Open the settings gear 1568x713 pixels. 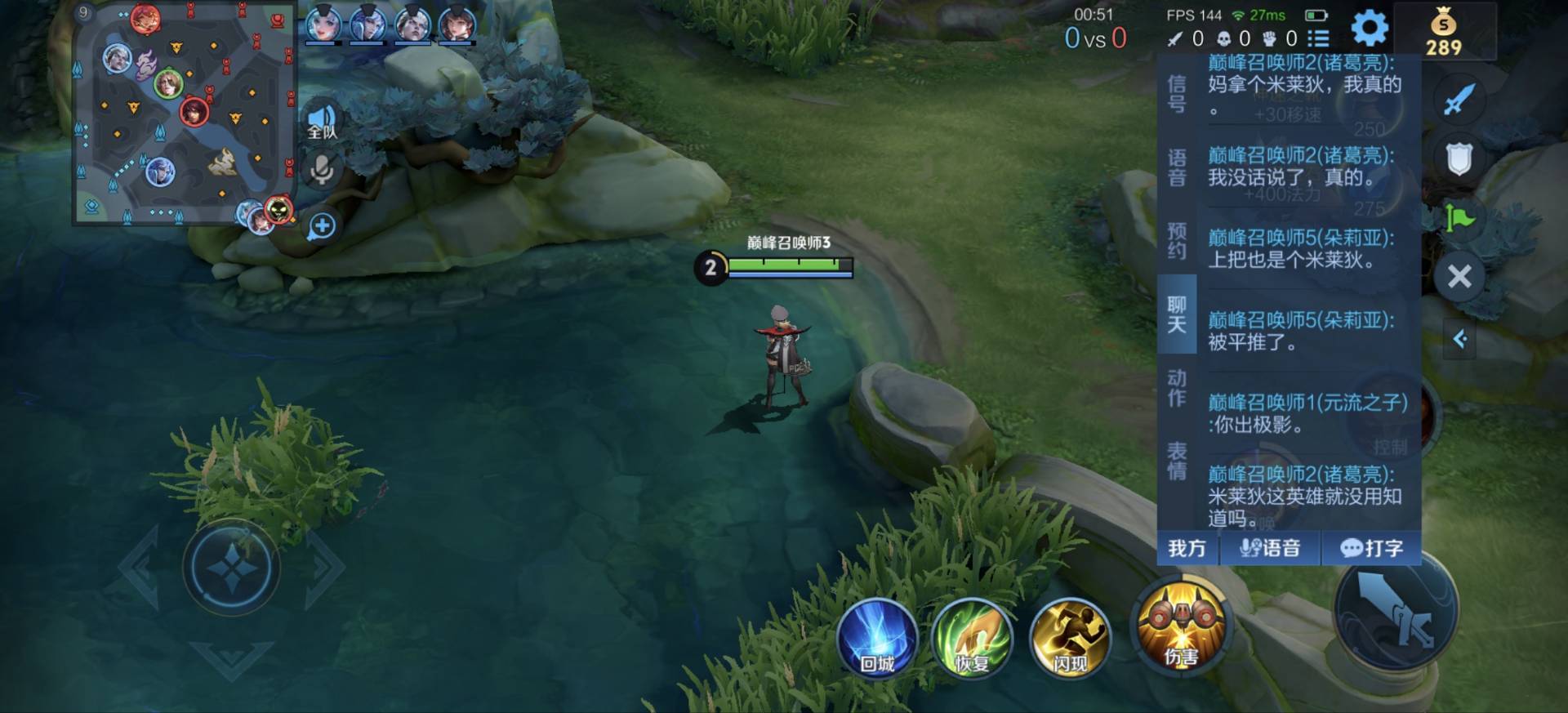(x=1370, y=29)
